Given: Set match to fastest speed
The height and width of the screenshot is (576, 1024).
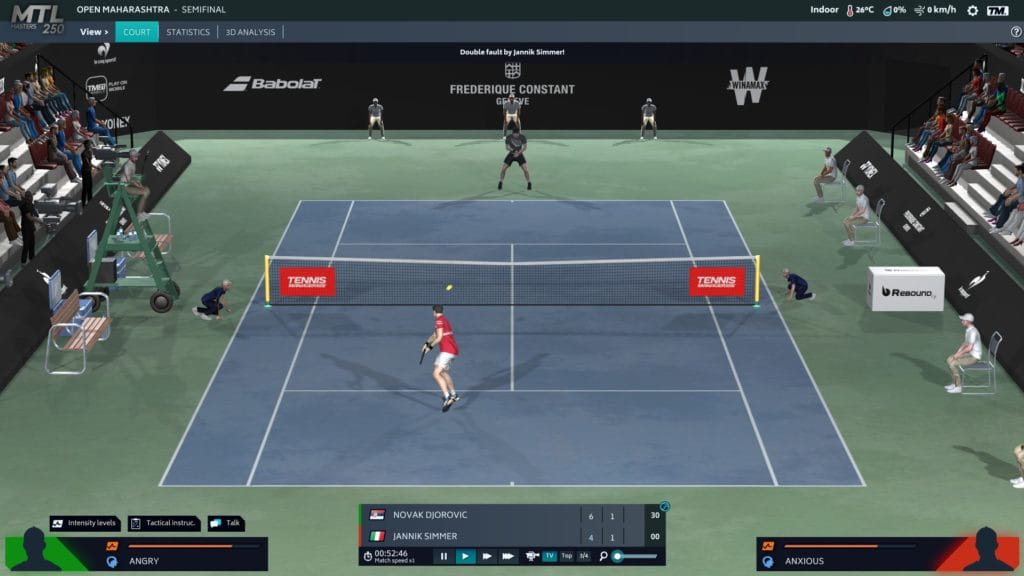Looking at the screenshot, I should coord(508,556).
